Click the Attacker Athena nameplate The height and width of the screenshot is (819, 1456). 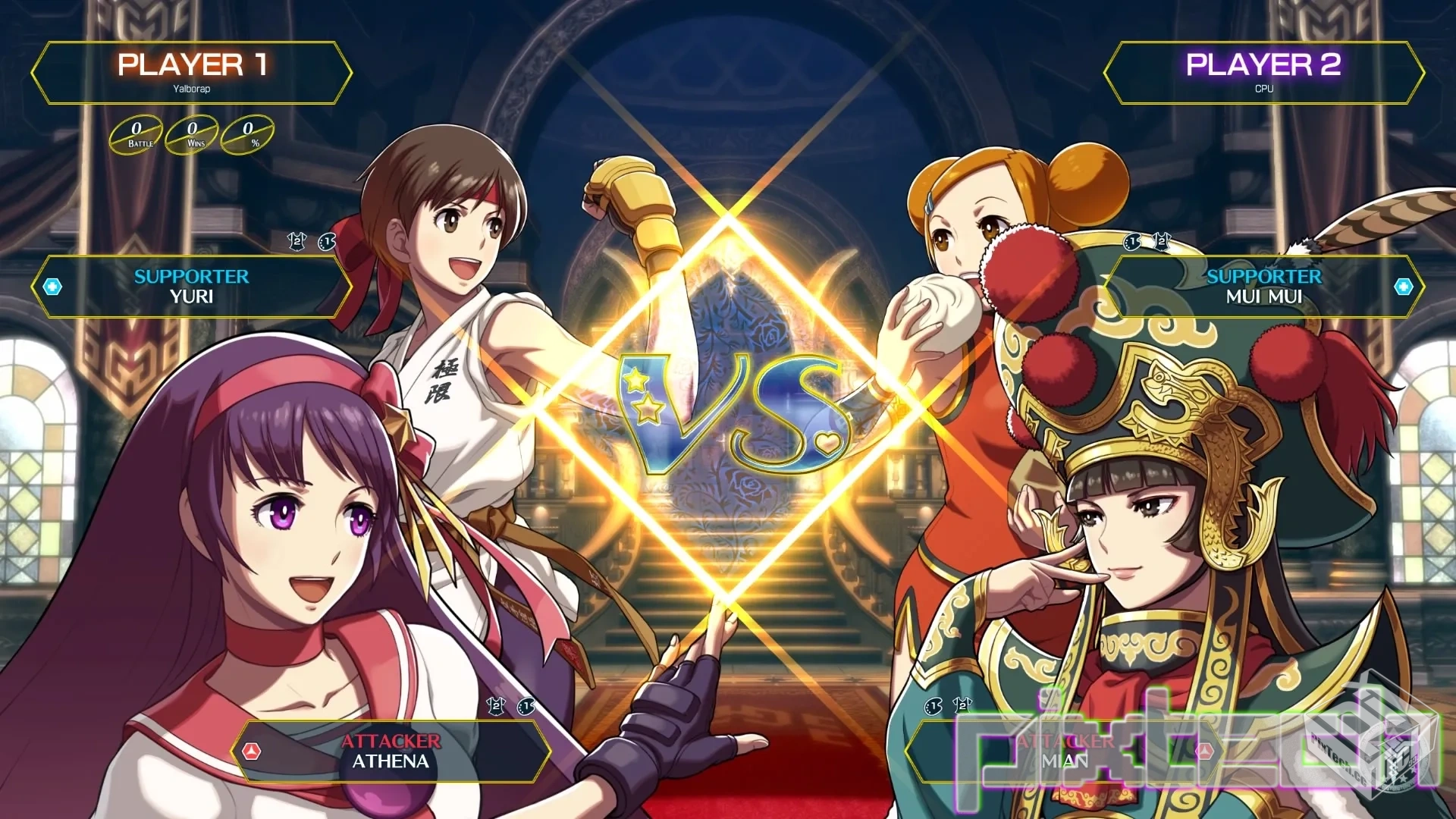[391, 751]
